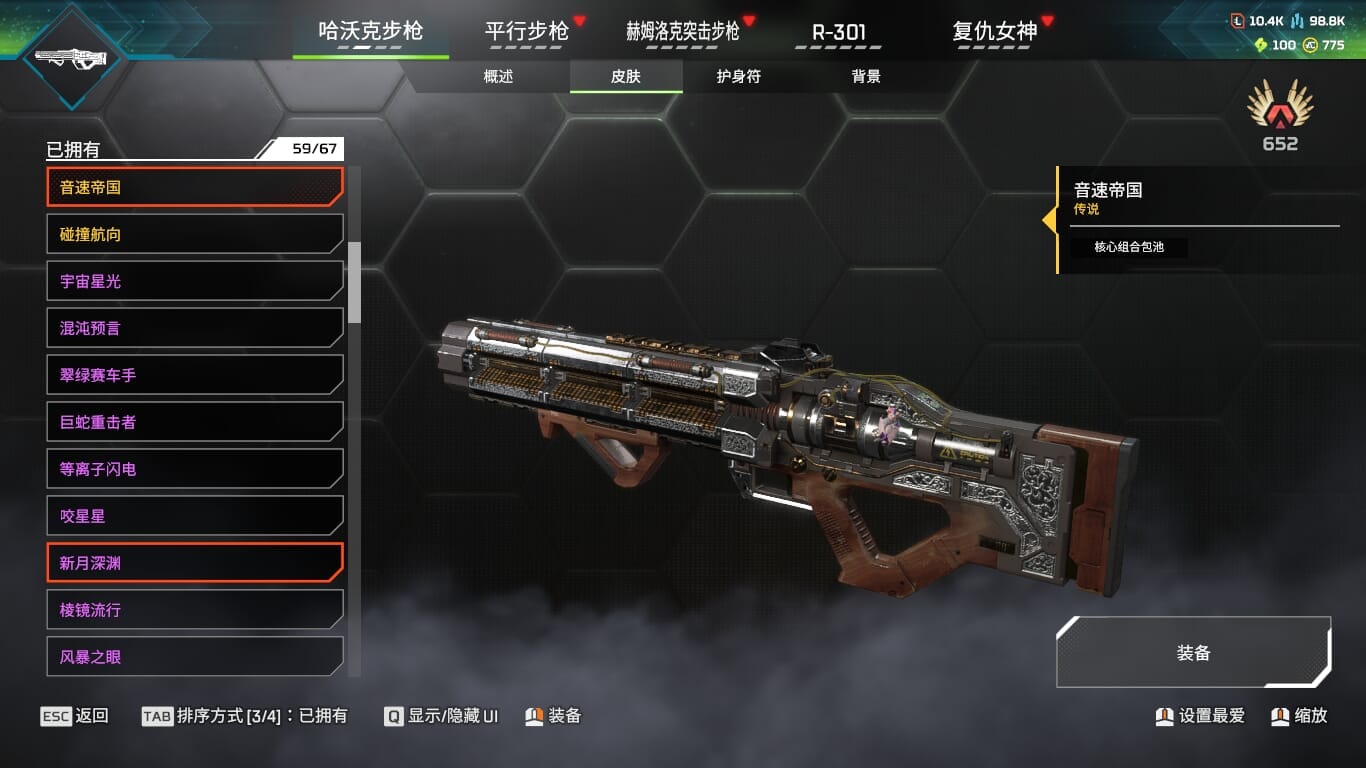Choose the 复仇女神 weapon tab
This screenshot has width=1366, height=768.
[995, 31]
